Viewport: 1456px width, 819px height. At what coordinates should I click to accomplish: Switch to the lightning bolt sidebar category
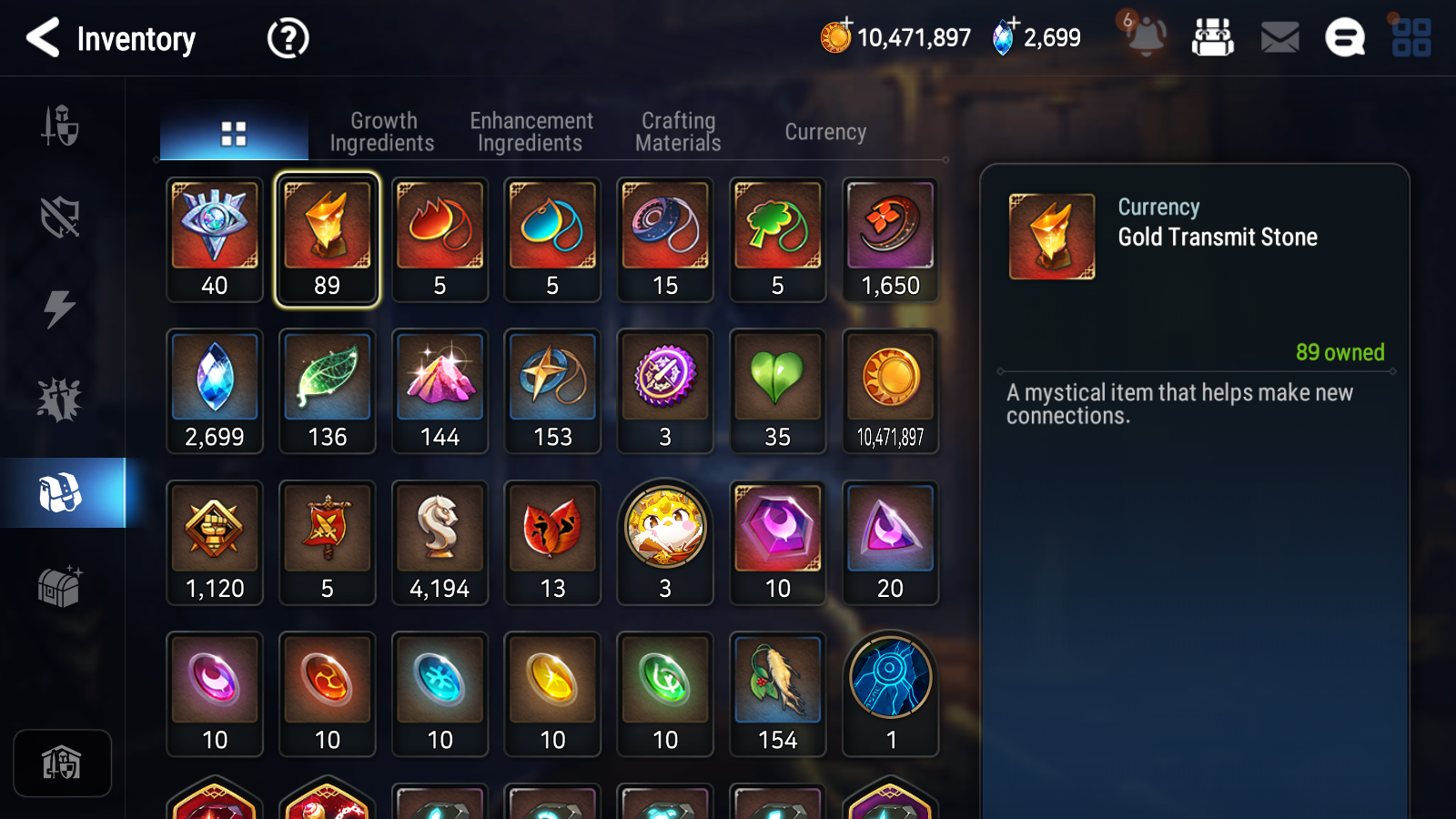click(60, 308)
